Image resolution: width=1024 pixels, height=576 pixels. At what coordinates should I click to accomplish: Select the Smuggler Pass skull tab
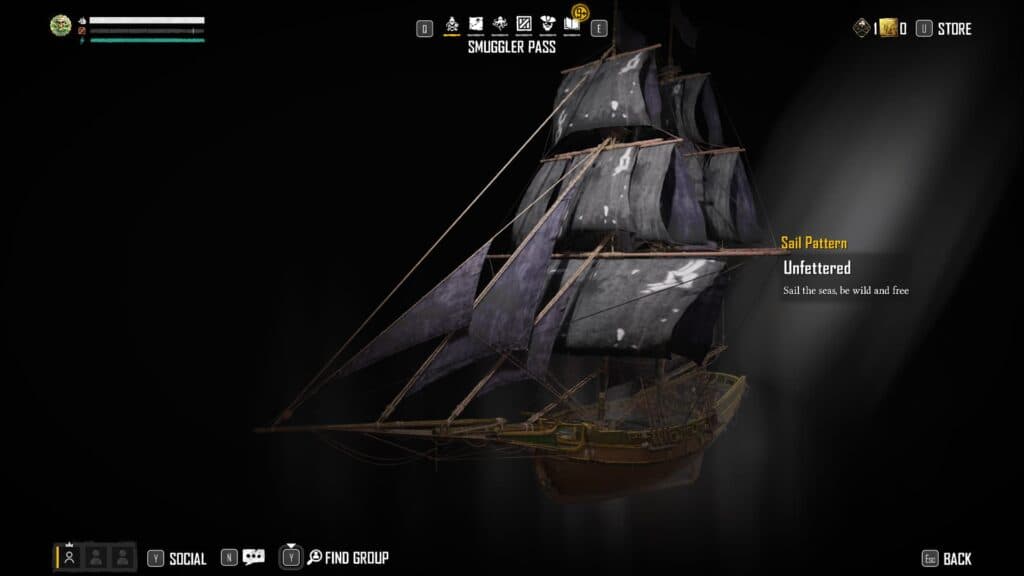452,24
